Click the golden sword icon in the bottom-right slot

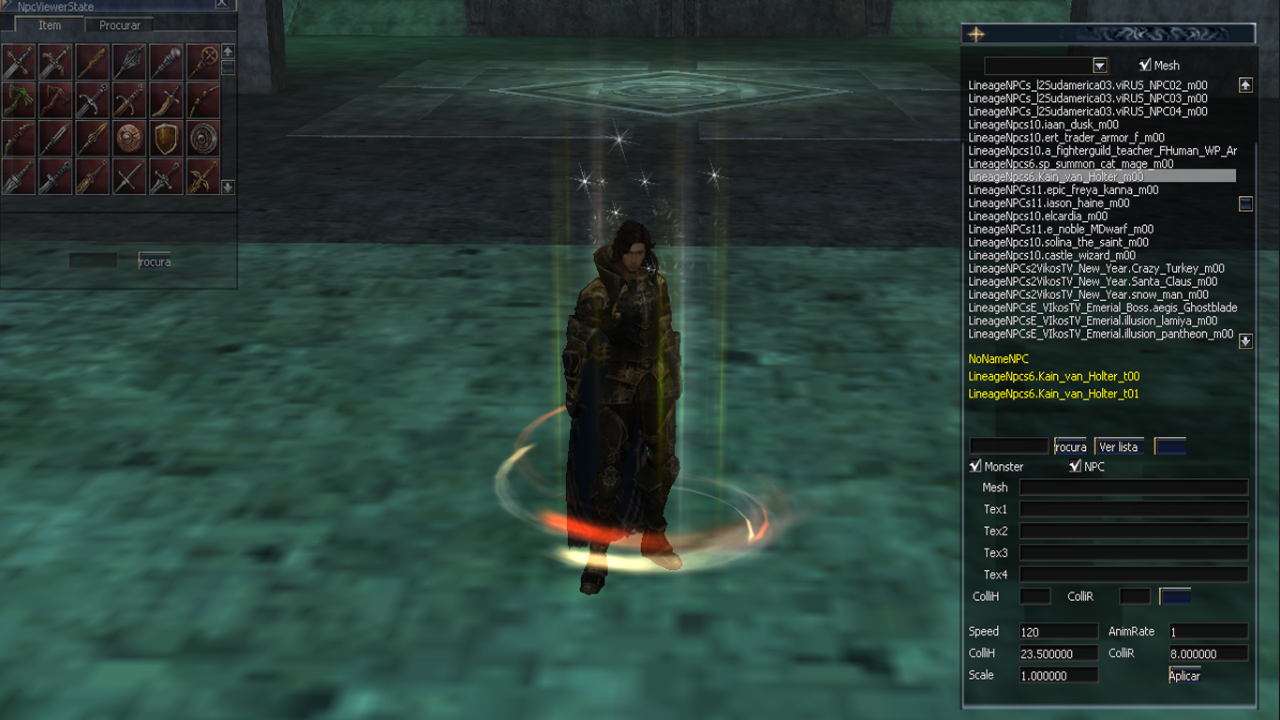pyautogui.click(x=203, y=176)
